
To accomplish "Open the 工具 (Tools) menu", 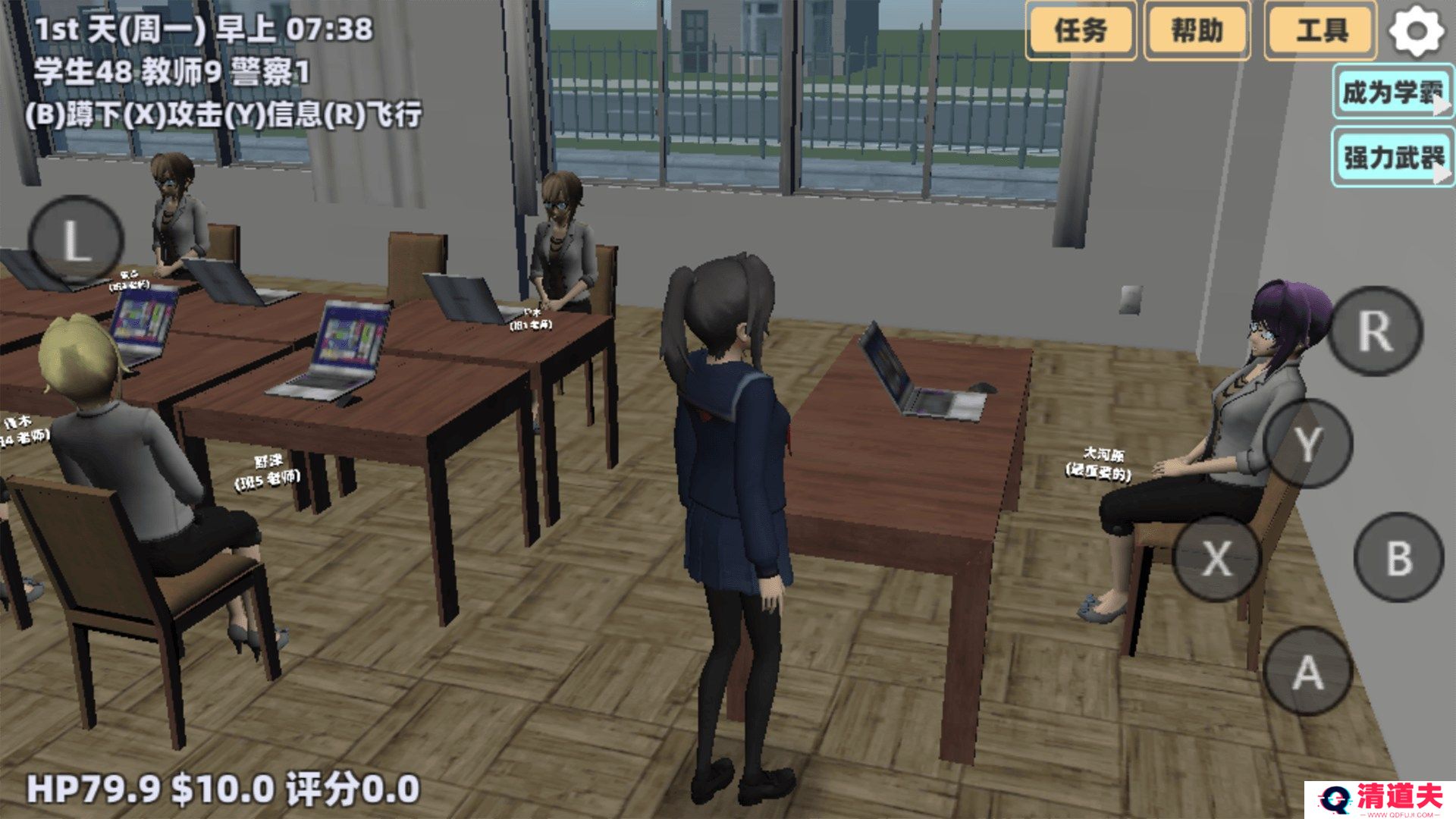I will coord(1320,31).
